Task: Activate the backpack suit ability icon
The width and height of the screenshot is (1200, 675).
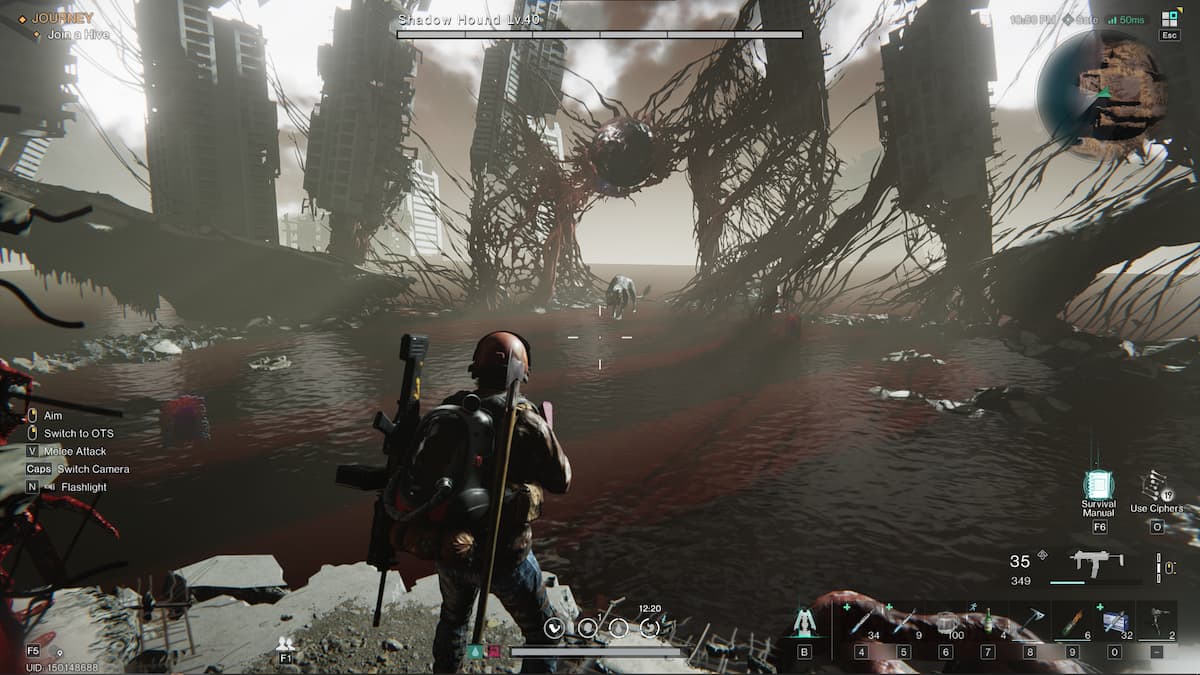Action: (x=805, y=623)
